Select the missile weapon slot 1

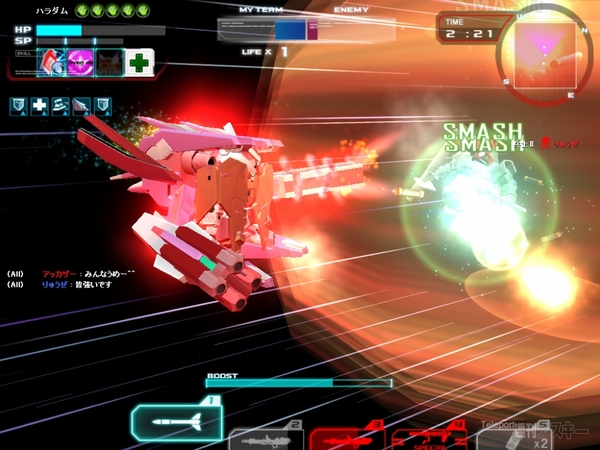[x=176, y=423]
